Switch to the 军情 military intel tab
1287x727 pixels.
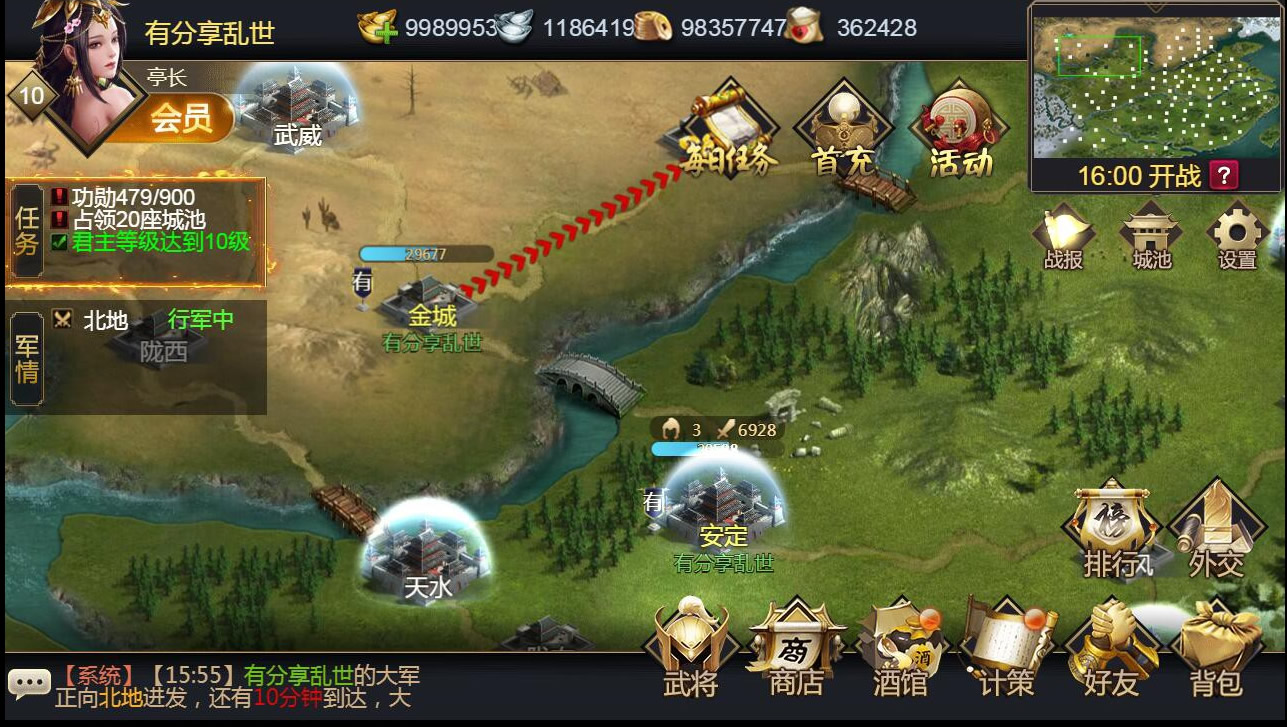pyautogui.click(x=26, y=358)
